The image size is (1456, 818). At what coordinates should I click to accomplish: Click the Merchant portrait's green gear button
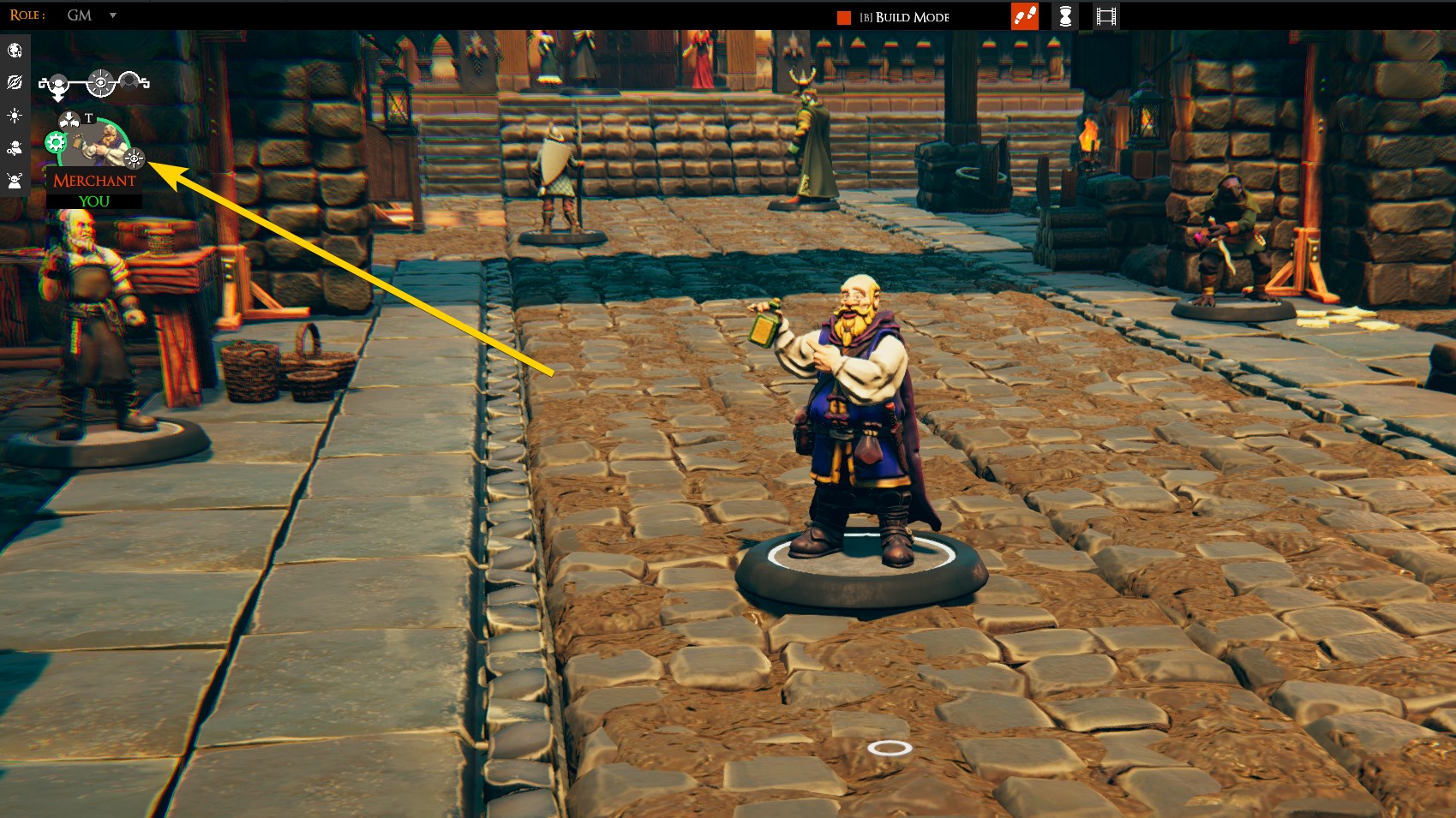click(x=57, y=143)
